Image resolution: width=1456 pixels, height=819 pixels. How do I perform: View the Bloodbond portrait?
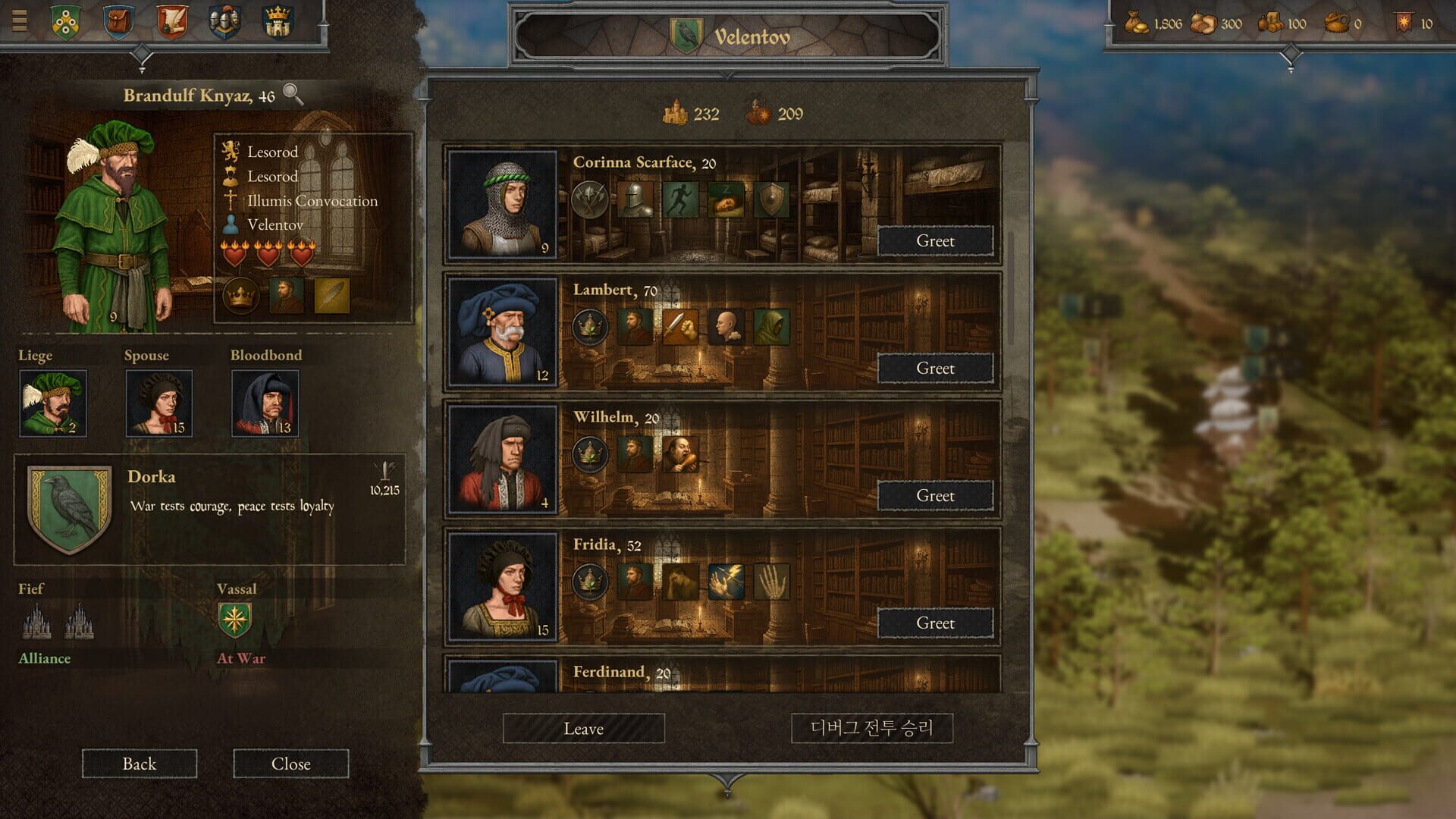tap(265, 403)
